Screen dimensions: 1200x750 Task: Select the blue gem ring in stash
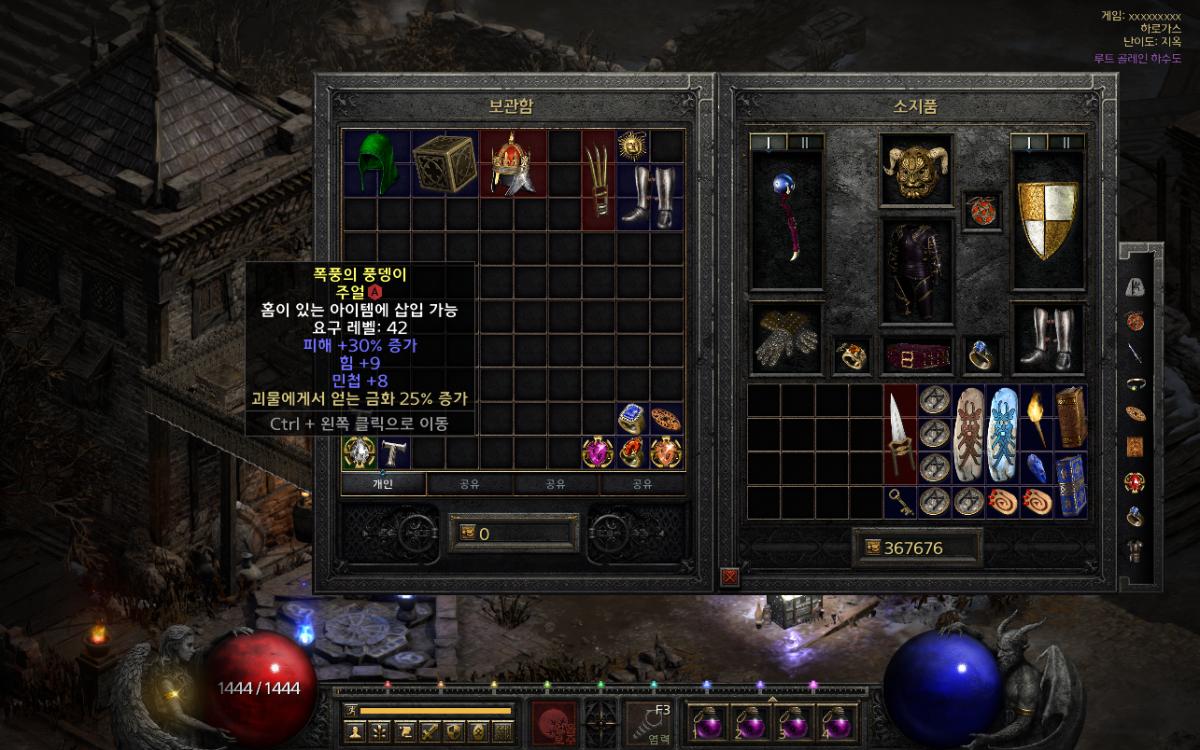pos(632,418)
